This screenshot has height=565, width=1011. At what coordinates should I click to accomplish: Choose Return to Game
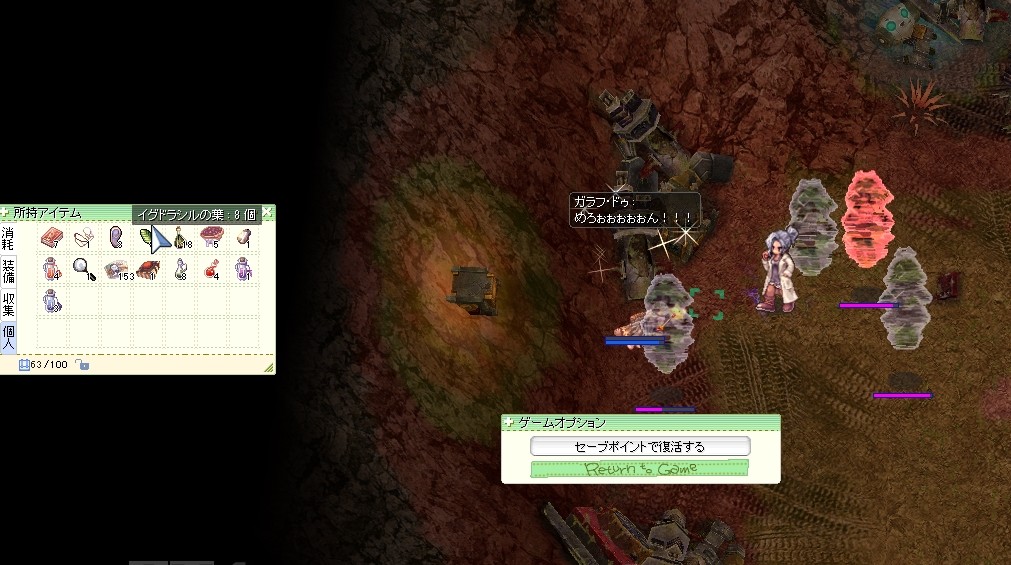click(640, 468)
